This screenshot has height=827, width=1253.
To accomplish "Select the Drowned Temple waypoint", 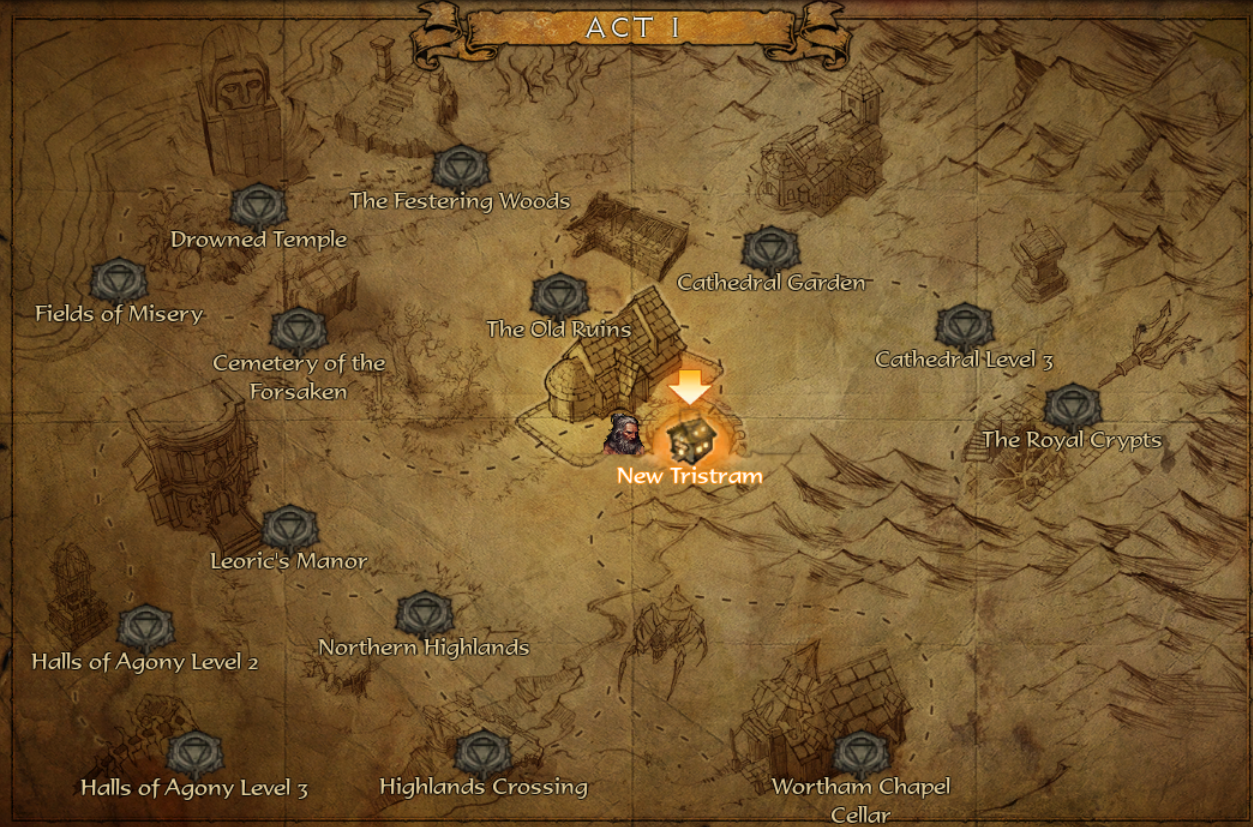I will coord(259,207).
